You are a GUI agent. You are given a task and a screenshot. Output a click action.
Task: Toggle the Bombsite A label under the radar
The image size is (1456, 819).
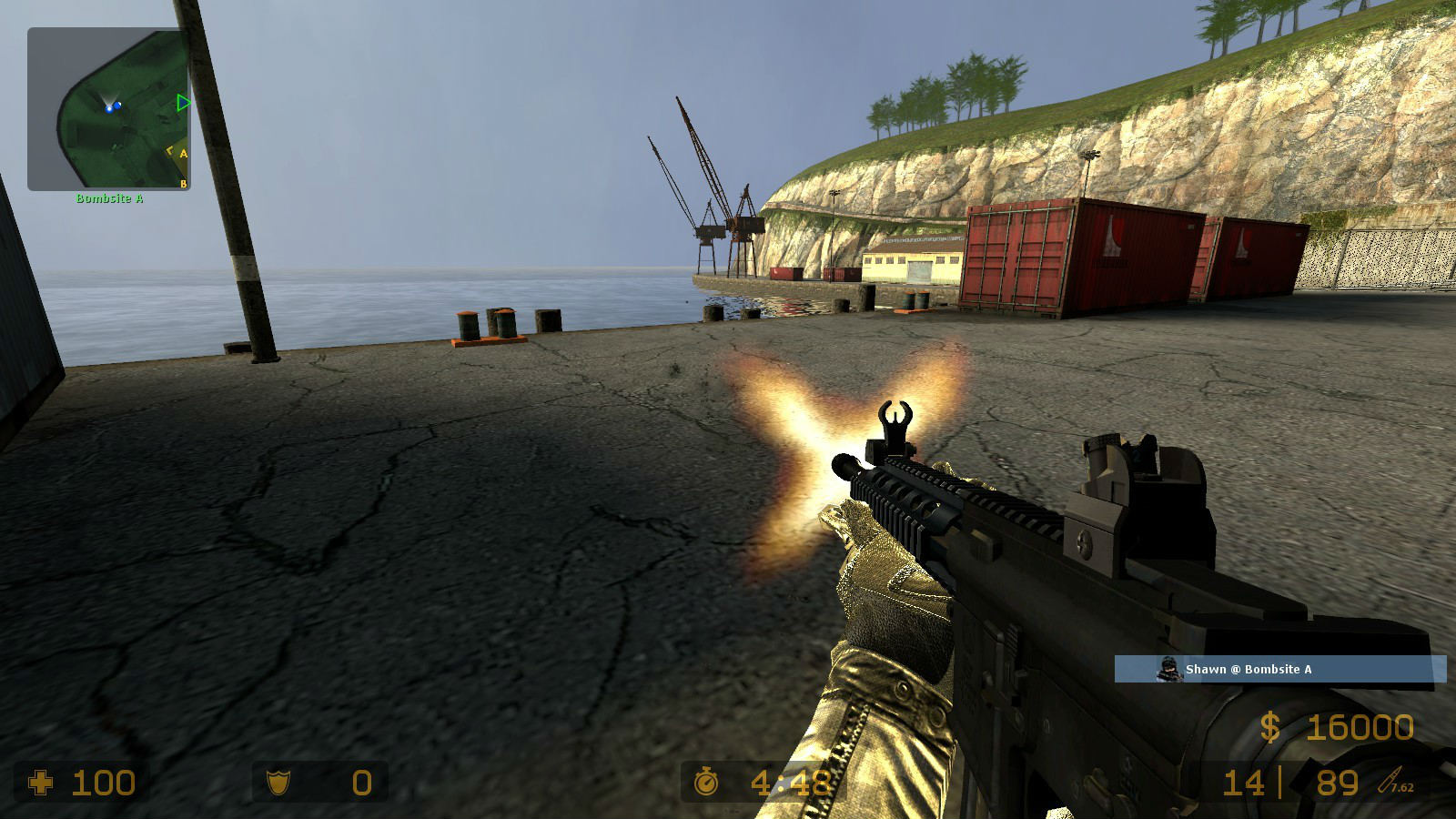[110, 199]
